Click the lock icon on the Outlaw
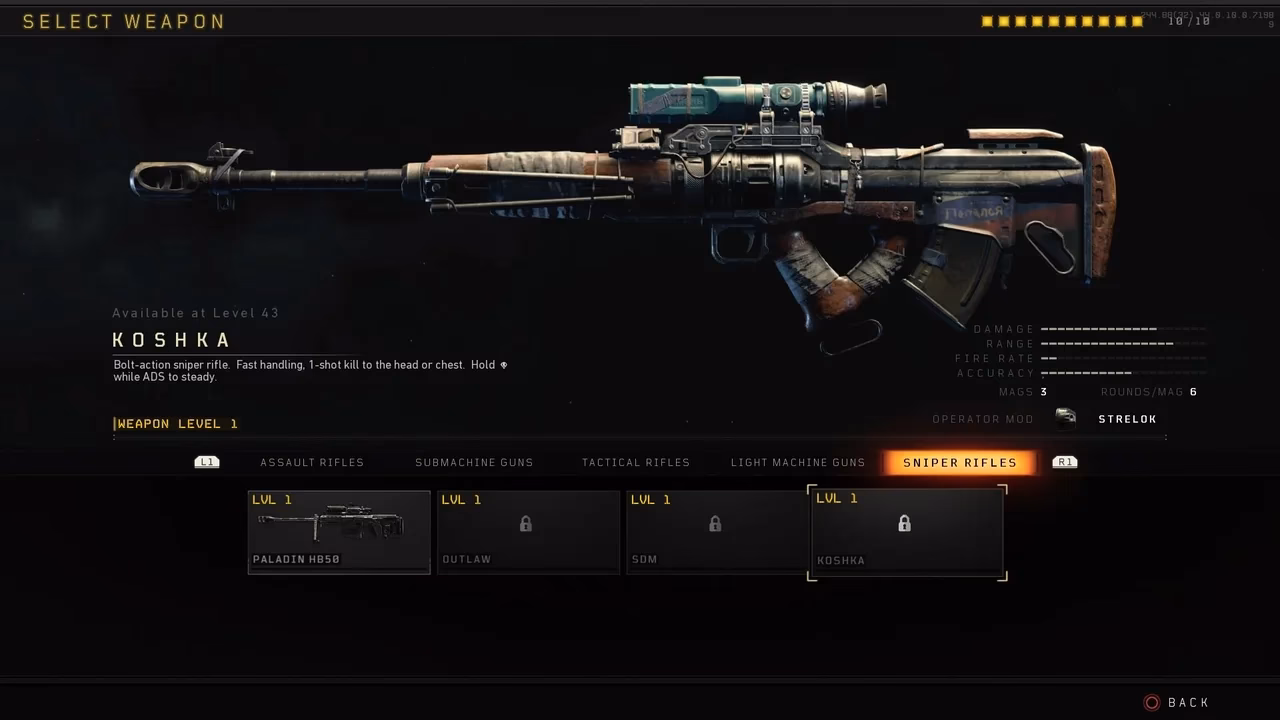 (526, 524)
